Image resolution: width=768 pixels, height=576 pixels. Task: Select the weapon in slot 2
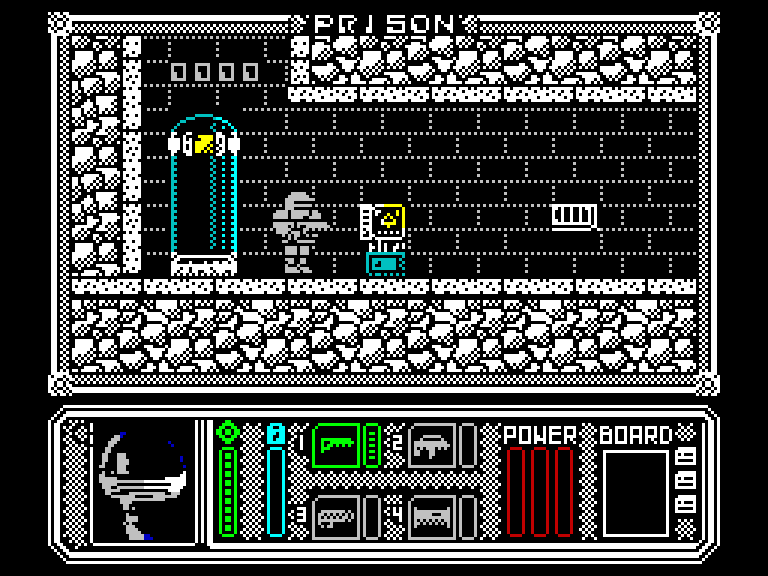click(x=432, y=445)
